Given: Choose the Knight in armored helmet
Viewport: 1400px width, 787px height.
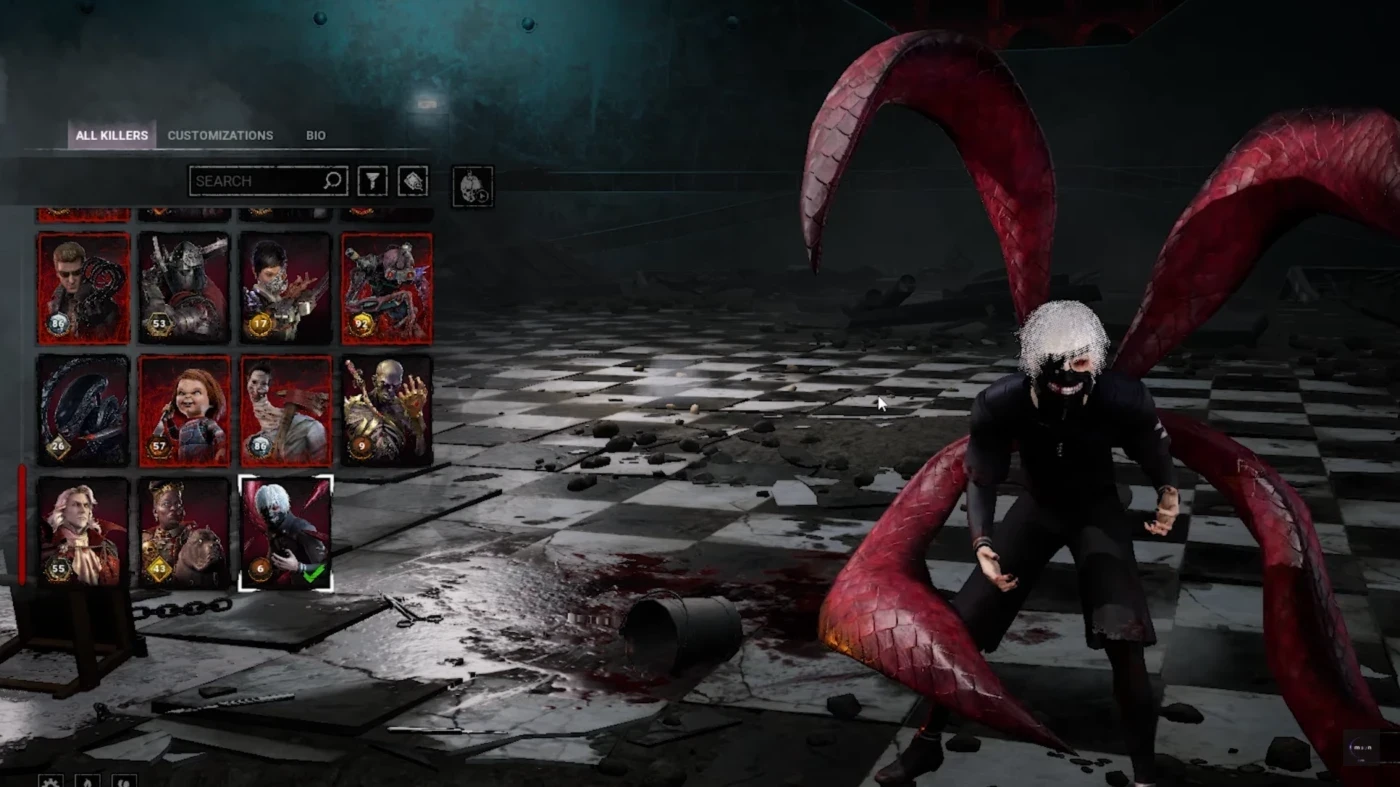Looking at the screenshot, I should [x=185, y=288].
